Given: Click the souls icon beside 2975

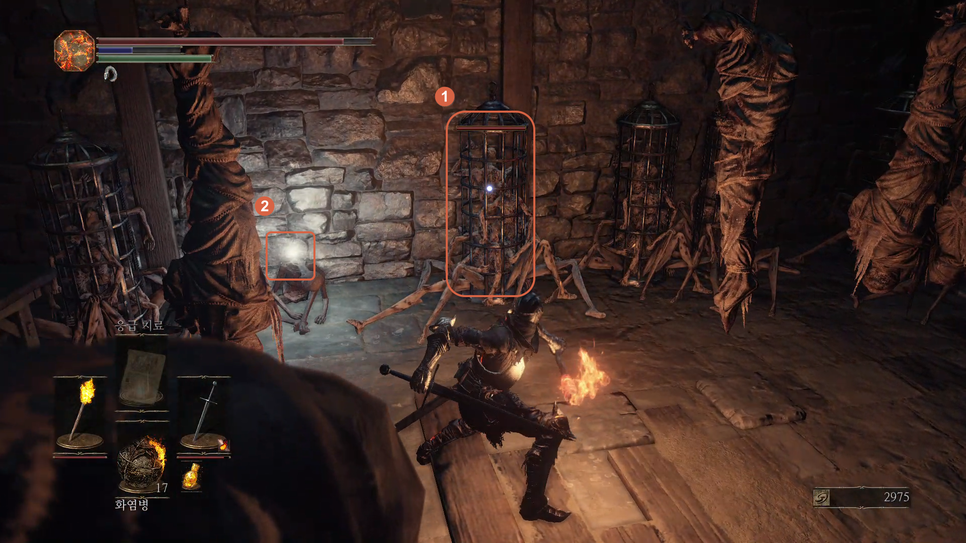Looking at the screenshot, I should [821, 497].
